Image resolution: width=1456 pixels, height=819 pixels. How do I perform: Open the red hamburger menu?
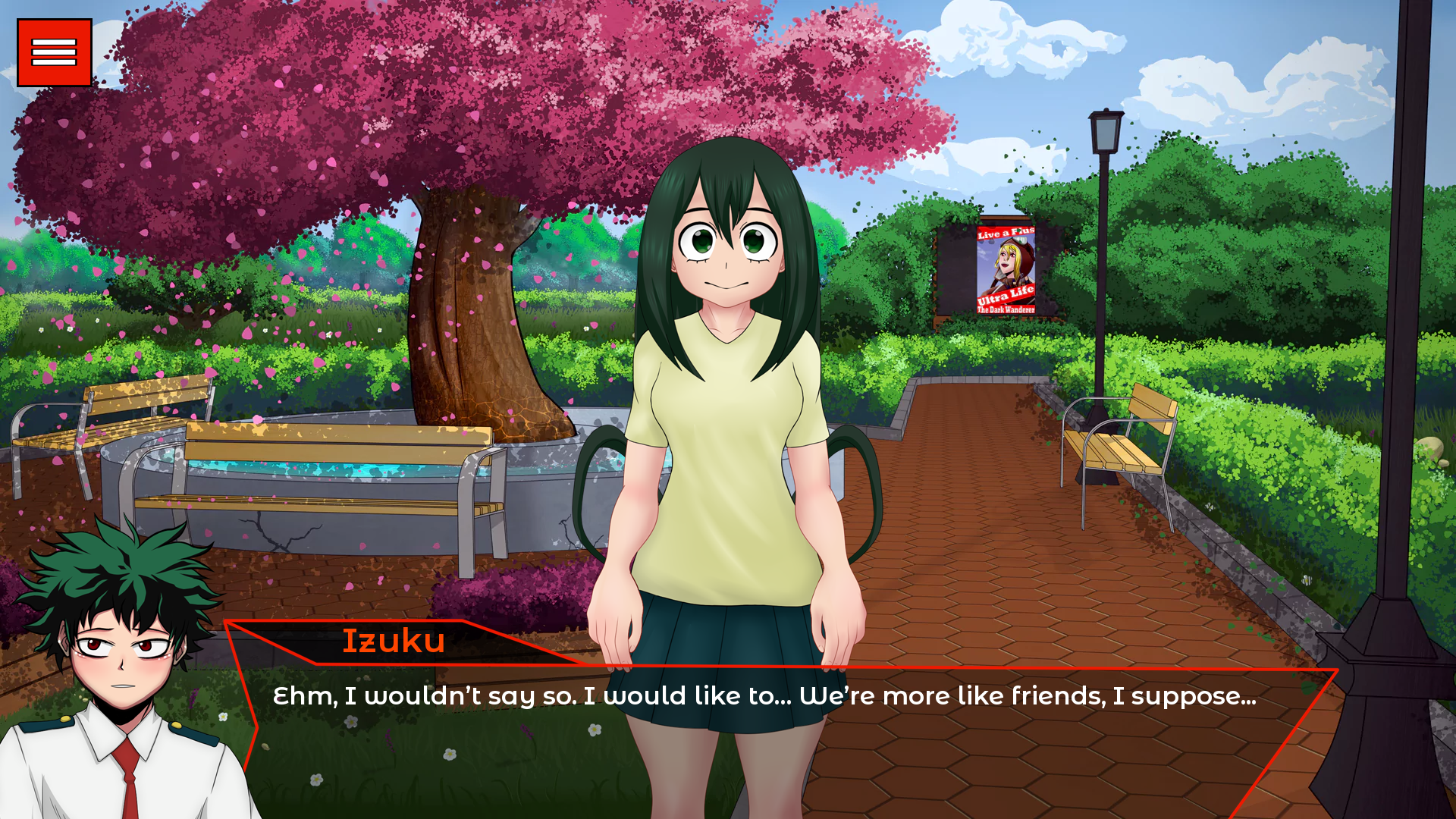pos(55,53)
